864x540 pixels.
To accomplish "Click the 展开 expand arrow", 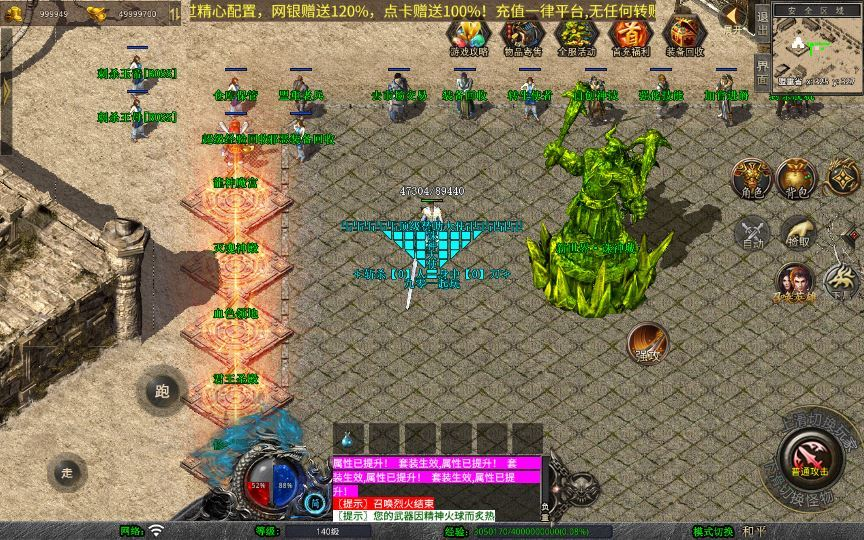I will click(733, 17).
